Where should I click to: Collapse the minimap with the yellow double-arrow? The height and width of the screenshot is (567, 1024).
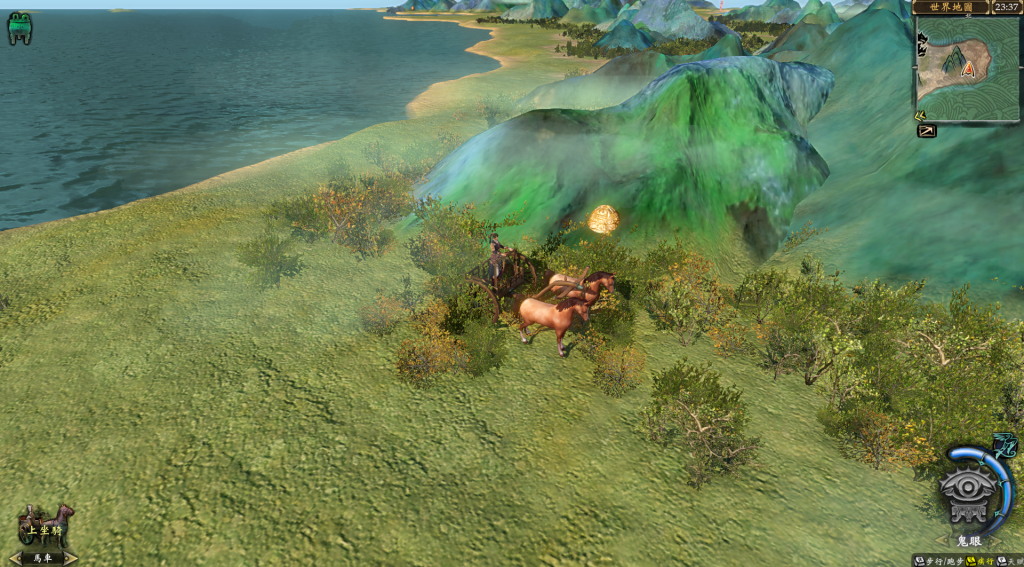[920, 115]
